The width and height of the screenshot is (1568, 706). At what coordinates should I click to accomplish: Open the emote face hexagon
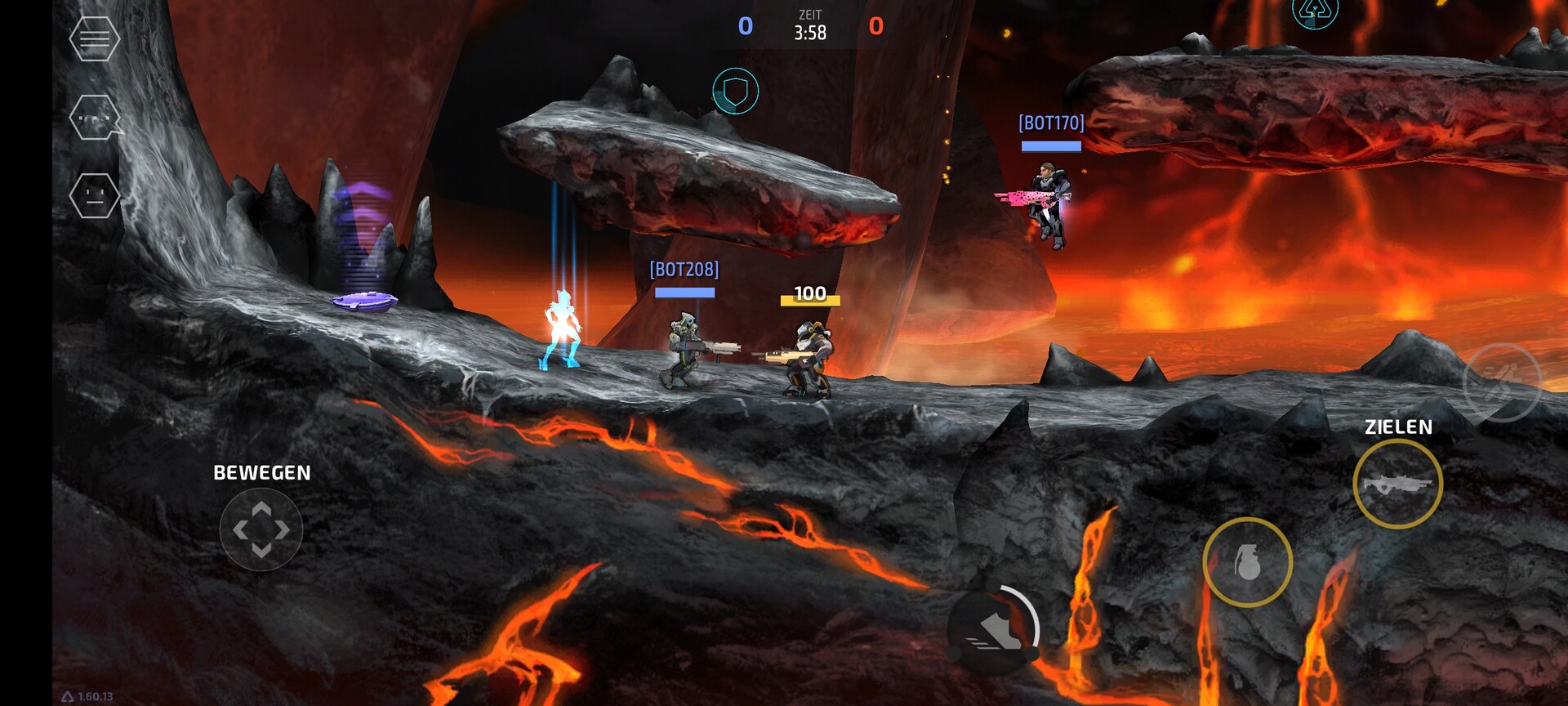(x=95, y=196)
